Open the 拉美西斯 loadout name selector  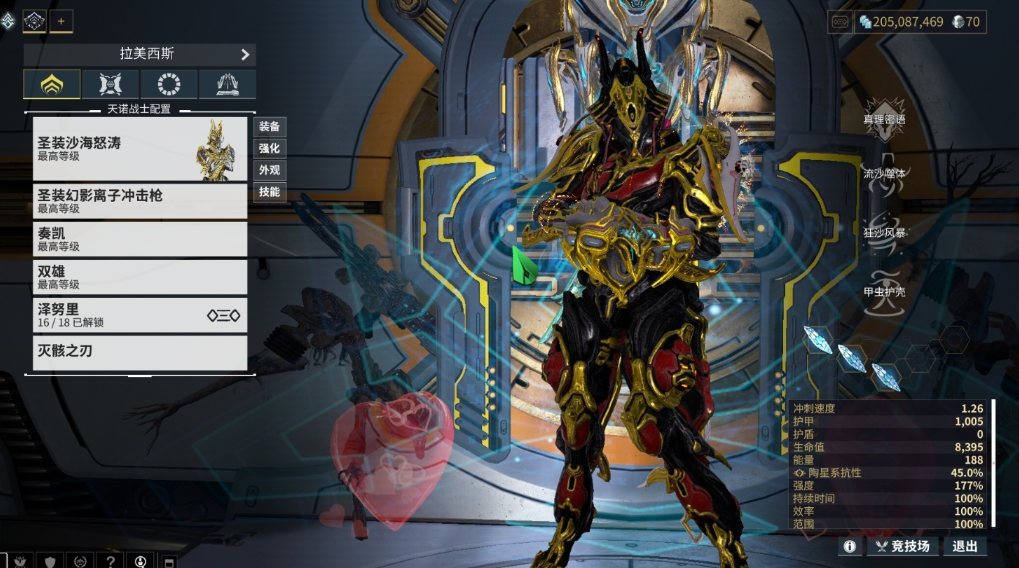[139, 54]
